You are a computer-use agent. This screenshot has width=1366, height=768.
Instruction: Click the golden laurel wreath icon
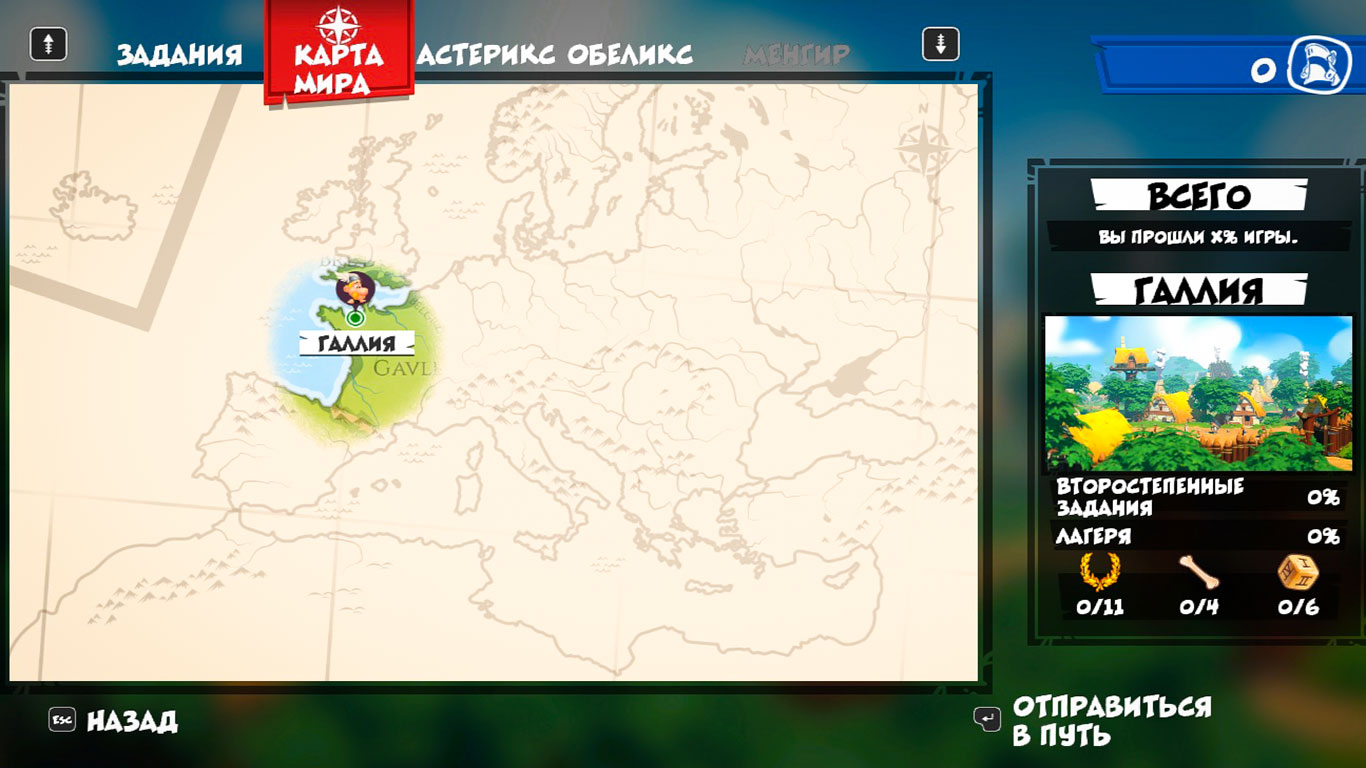pyautogui.click(x=1100, y=572)
